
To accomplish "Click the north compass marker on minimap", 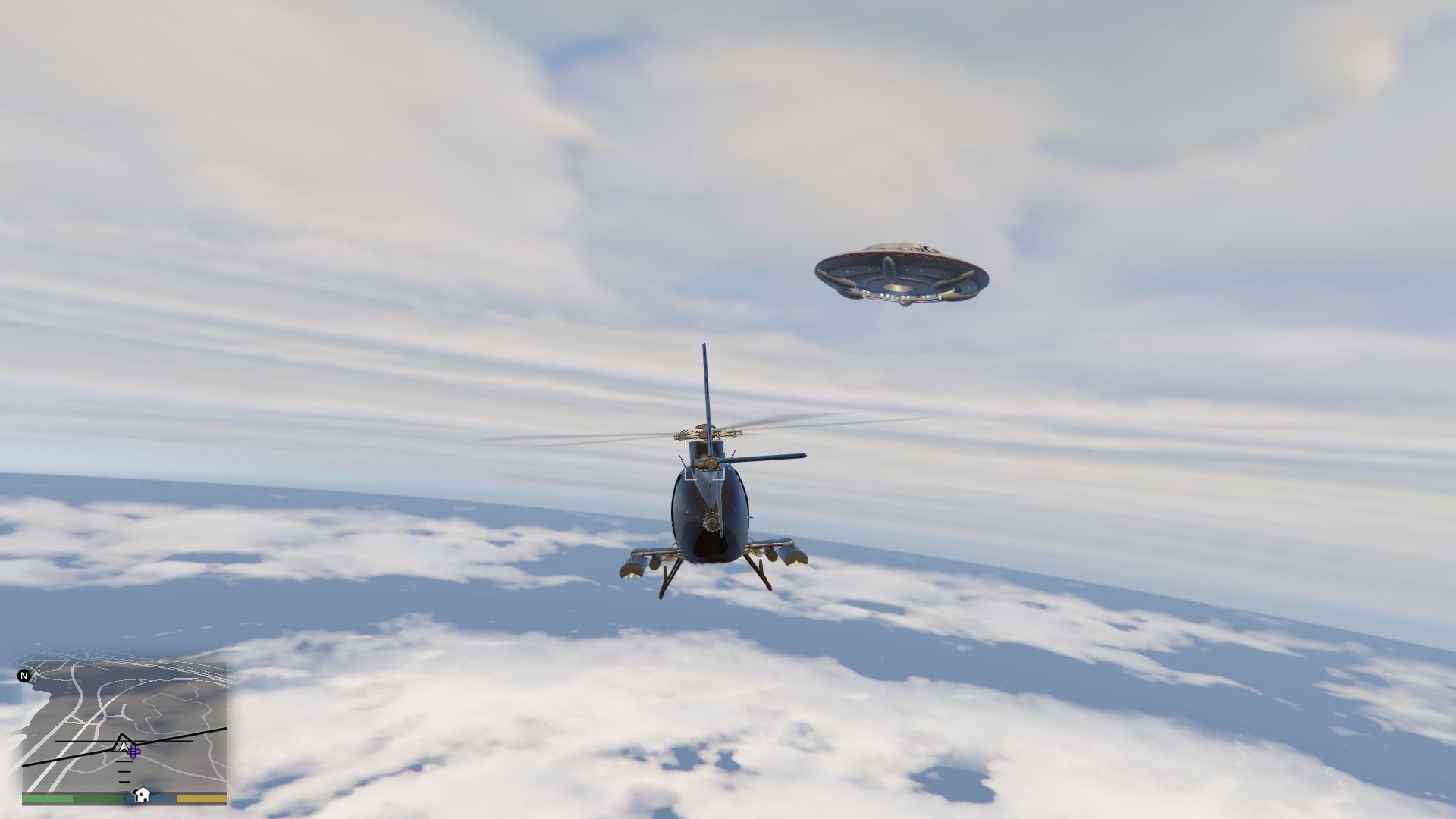I will [24, 676].
